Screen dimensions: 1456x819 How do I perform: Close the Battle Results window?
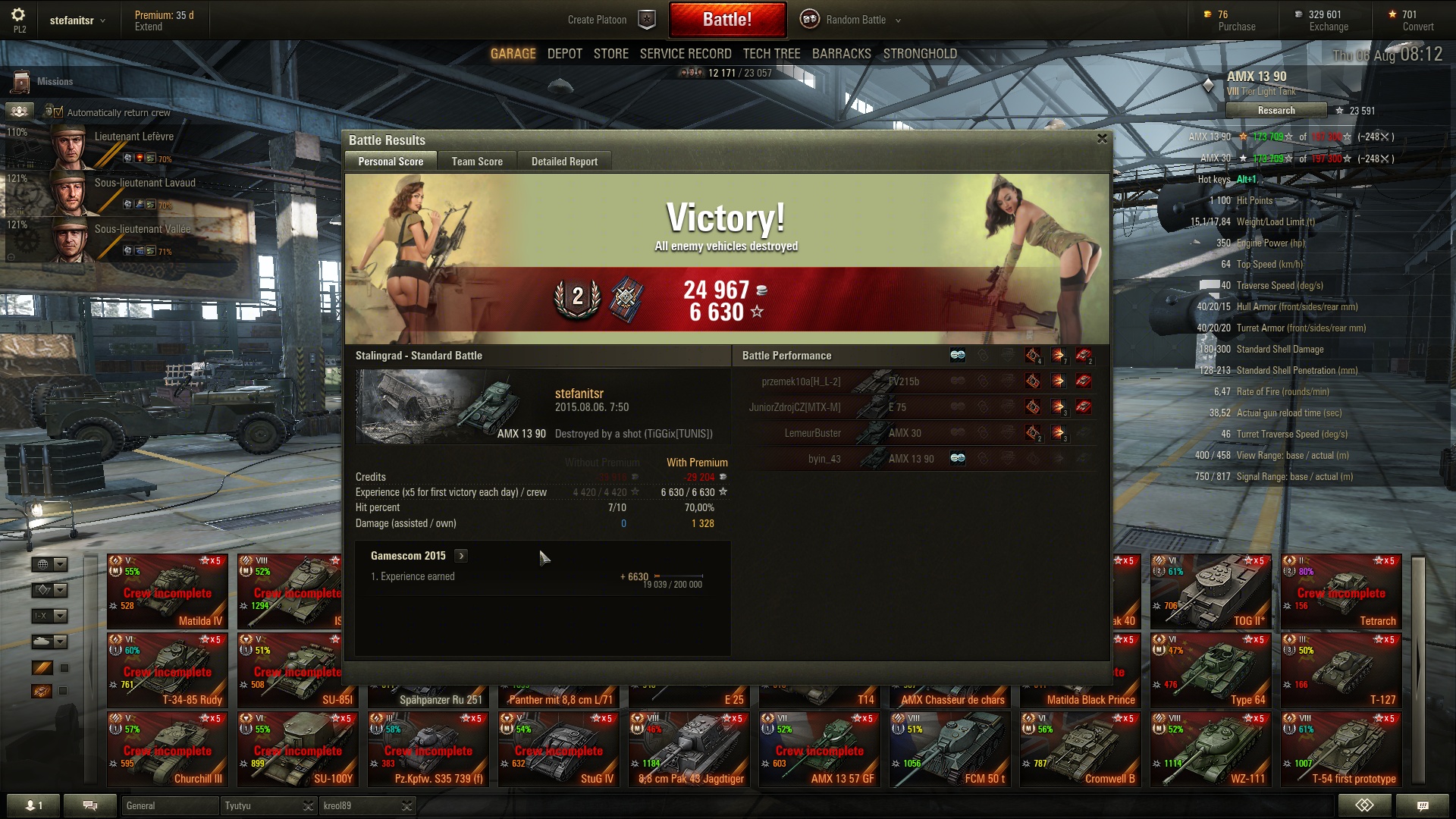coord(1102,139)
